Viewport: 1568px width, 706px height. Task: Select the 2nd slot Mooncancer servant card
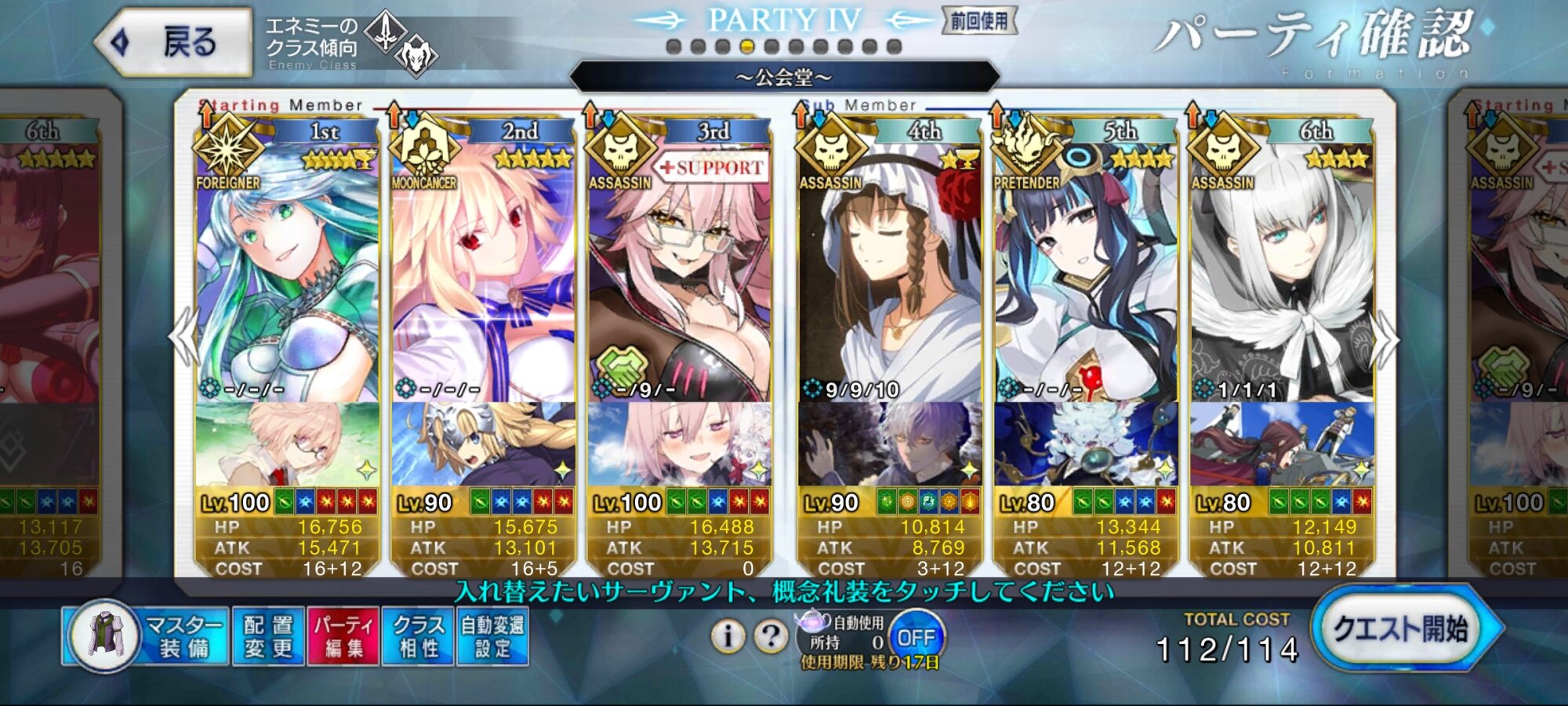click(x=483, y=275)
